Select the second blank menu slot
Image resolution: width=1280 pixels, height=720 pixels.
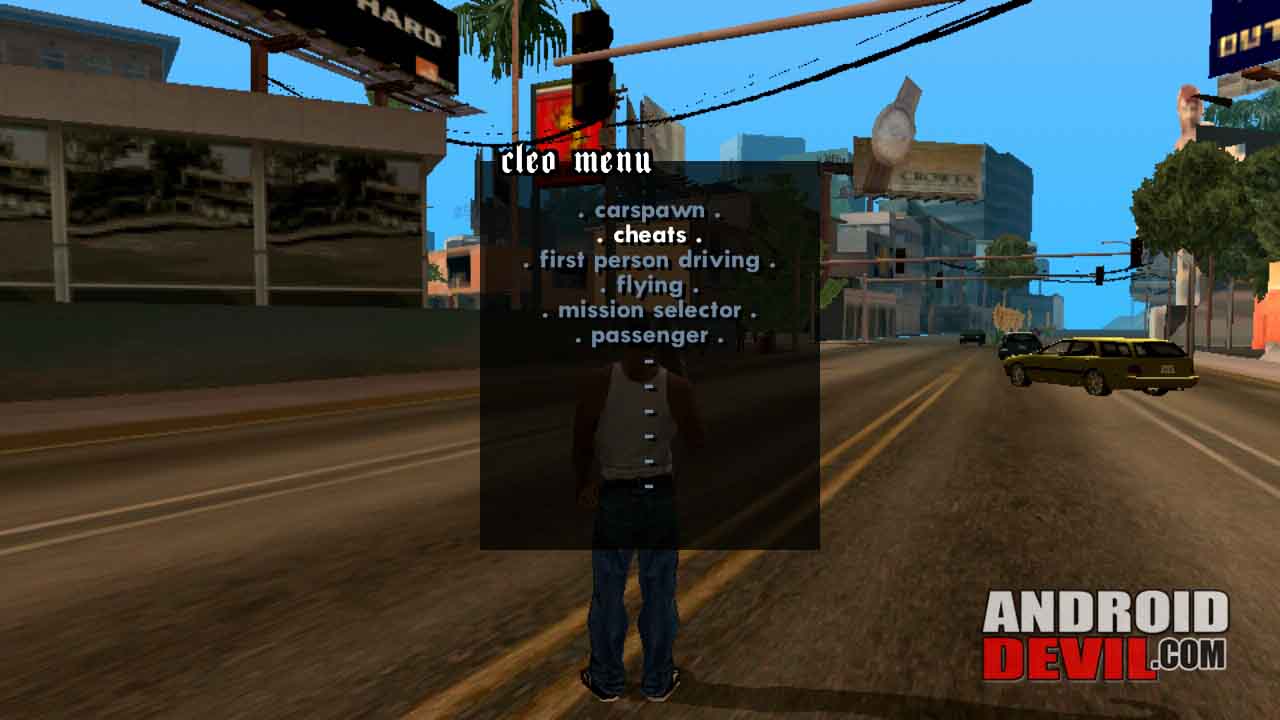(x=648, y=385)
